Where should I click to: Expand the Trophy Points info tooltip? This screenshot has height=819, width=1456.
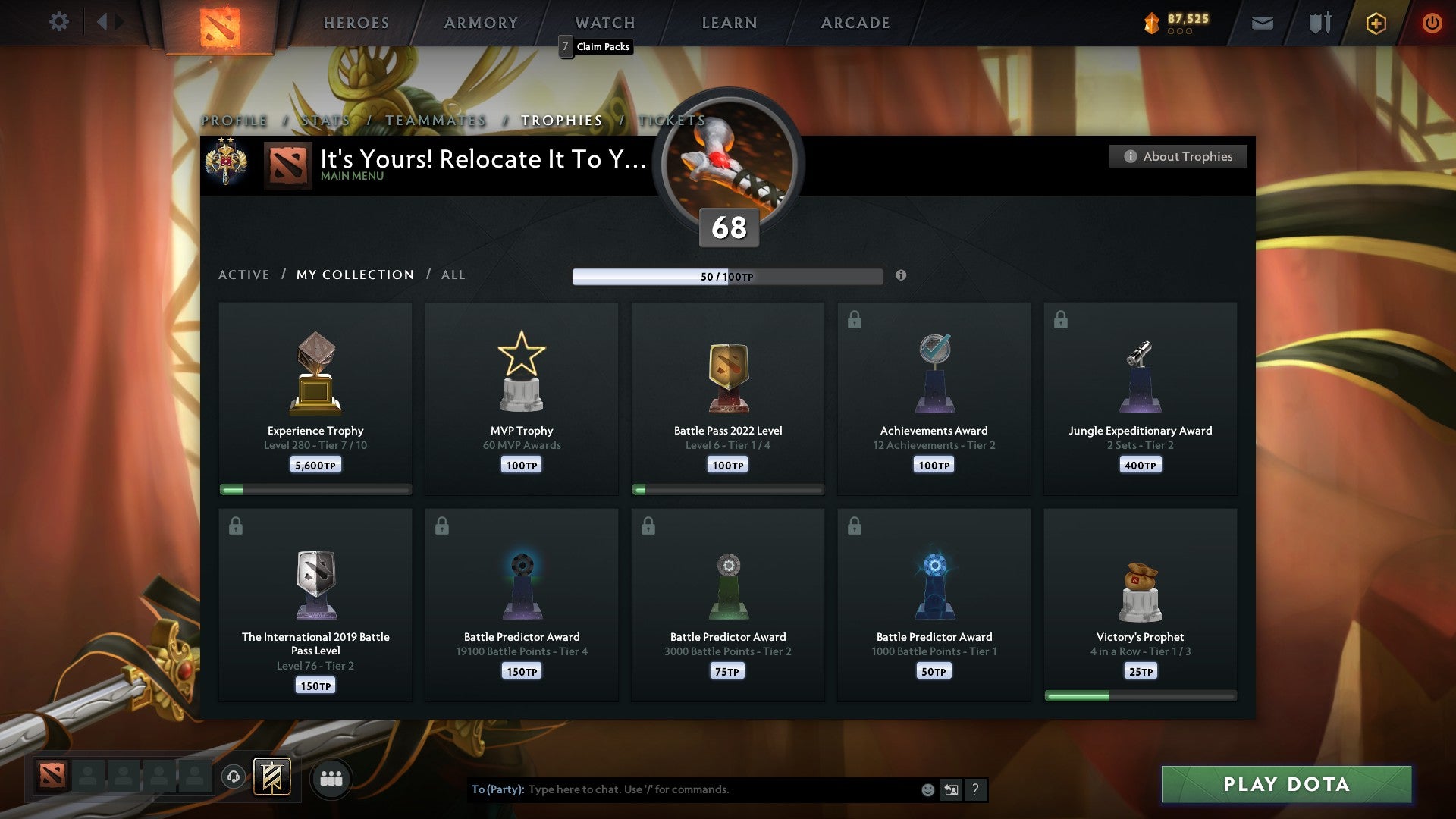tap(901, 276)
